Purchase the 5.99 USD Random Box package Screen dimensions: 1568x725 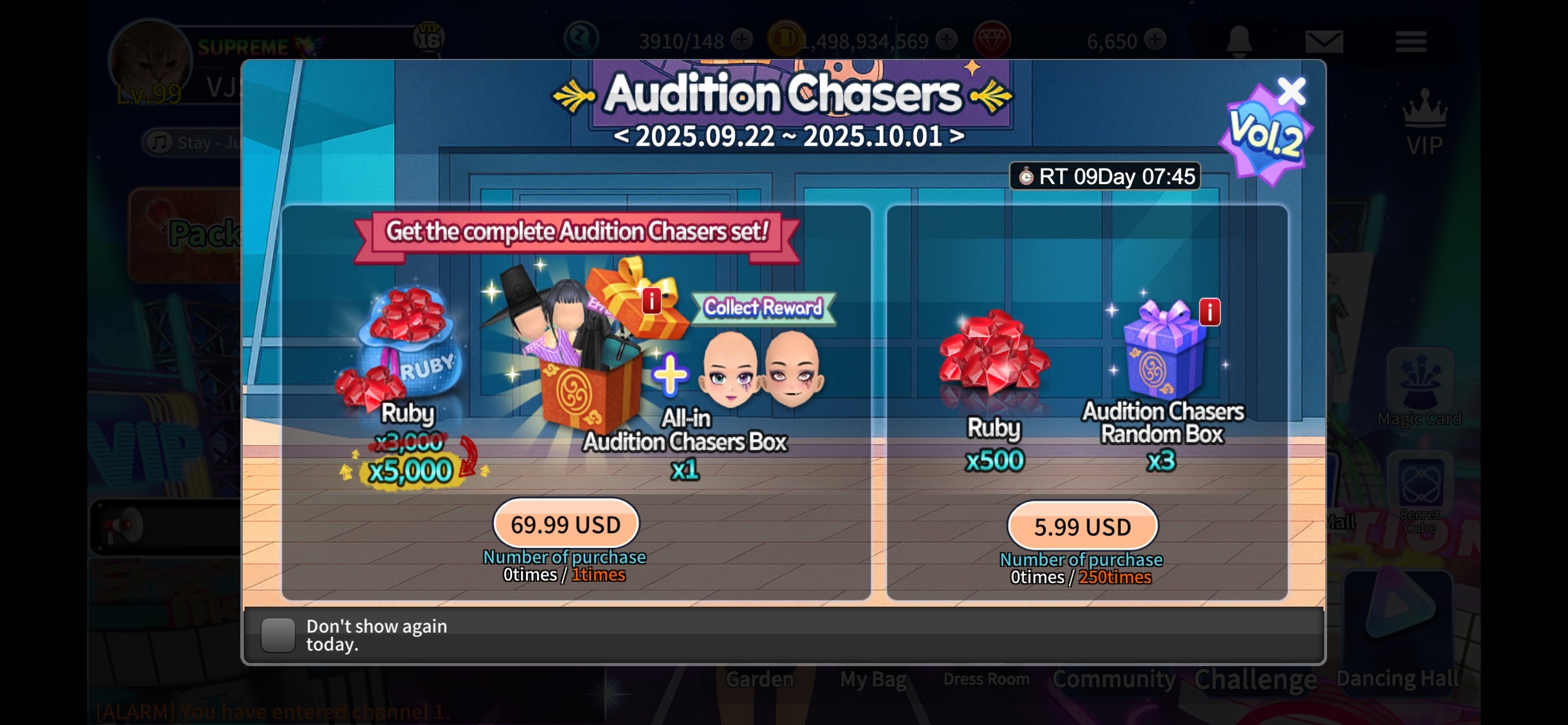pos(1082,527)
